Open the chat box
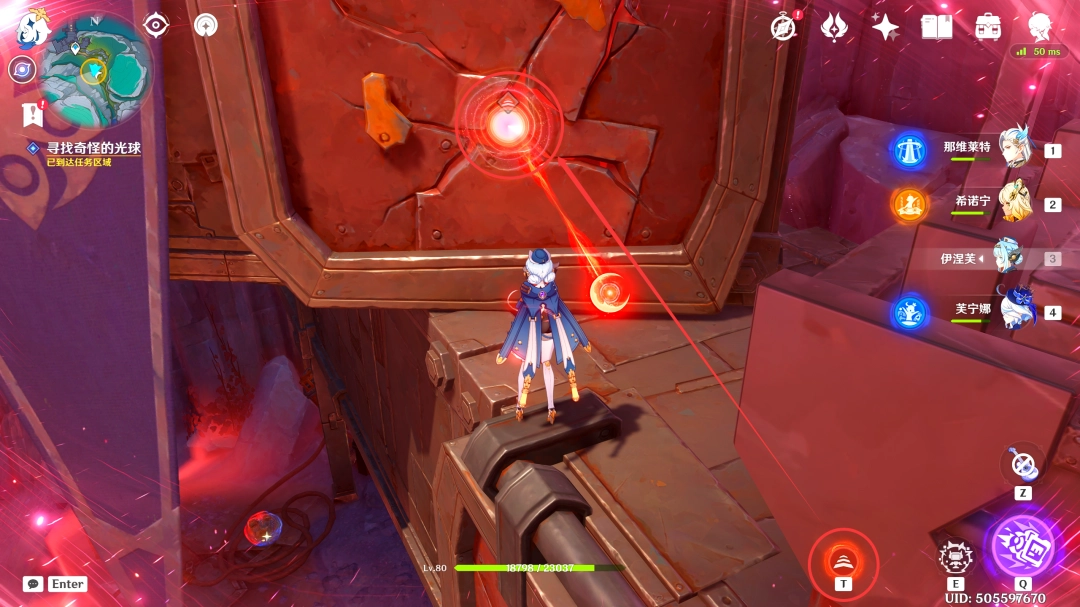1080x607 pixels. pos(34,584)
